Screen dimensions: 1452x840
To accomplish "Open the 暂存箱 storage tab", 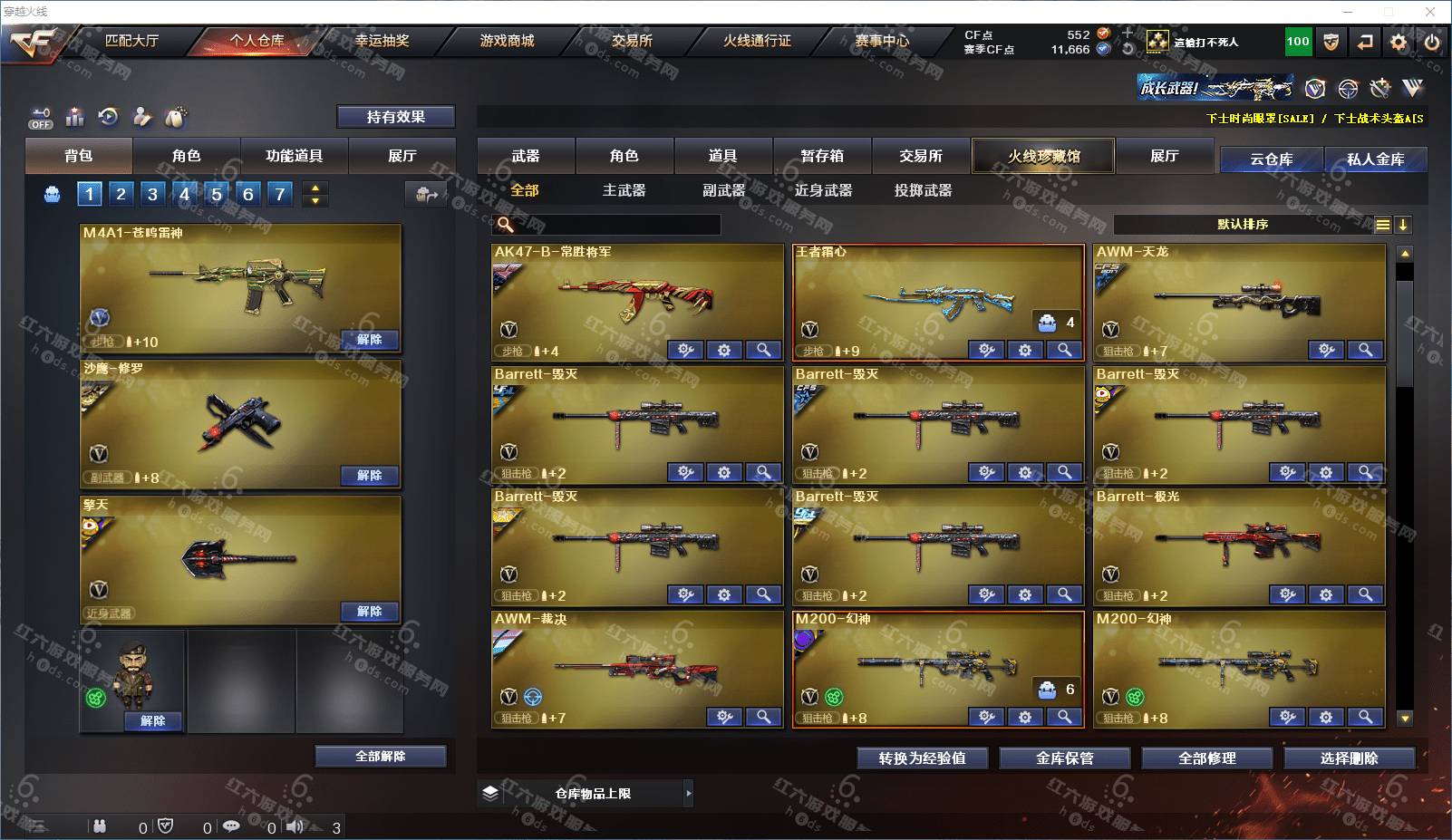I will 822,156.
